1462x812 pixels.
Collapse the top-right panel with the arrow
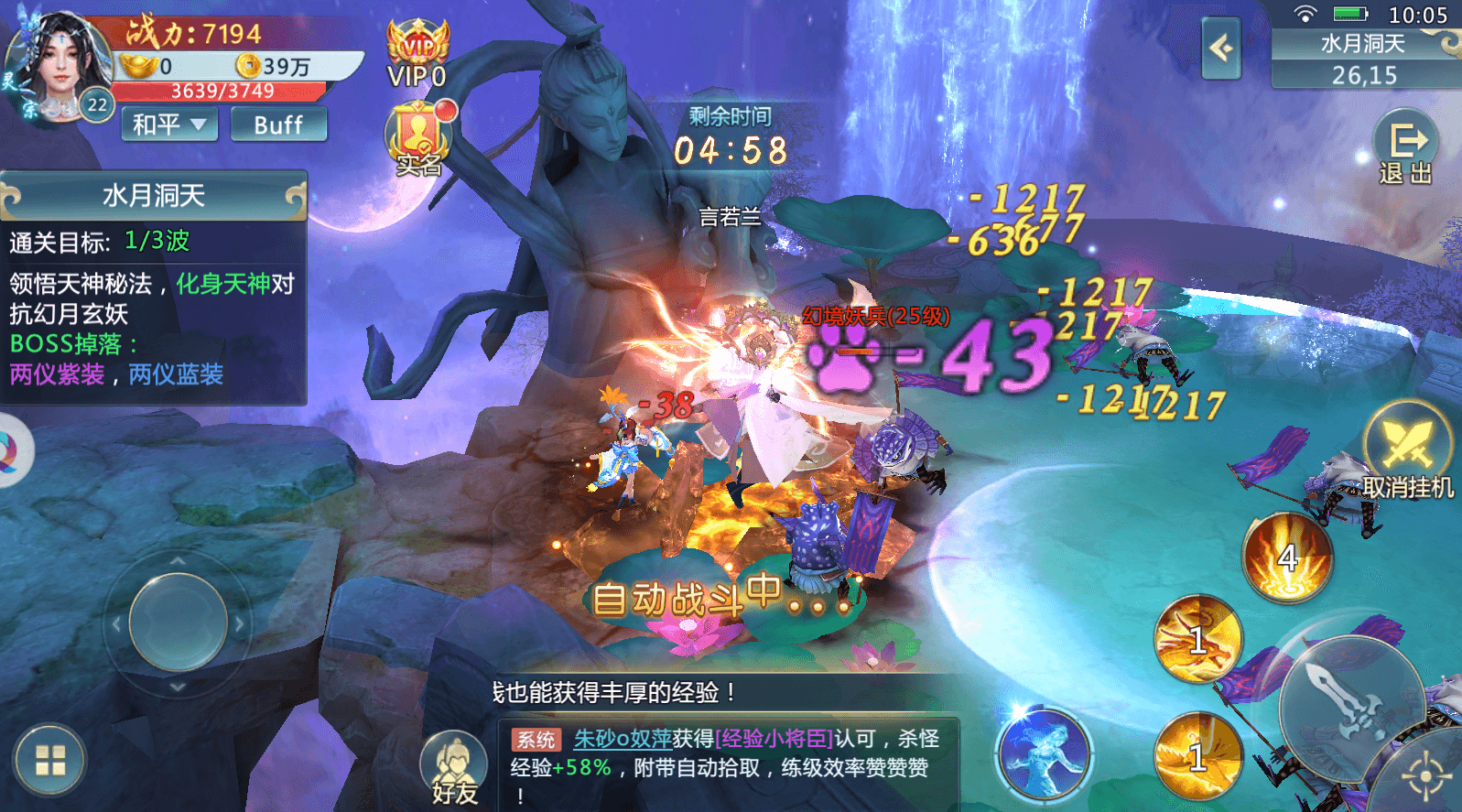(x=1220, y=48)
